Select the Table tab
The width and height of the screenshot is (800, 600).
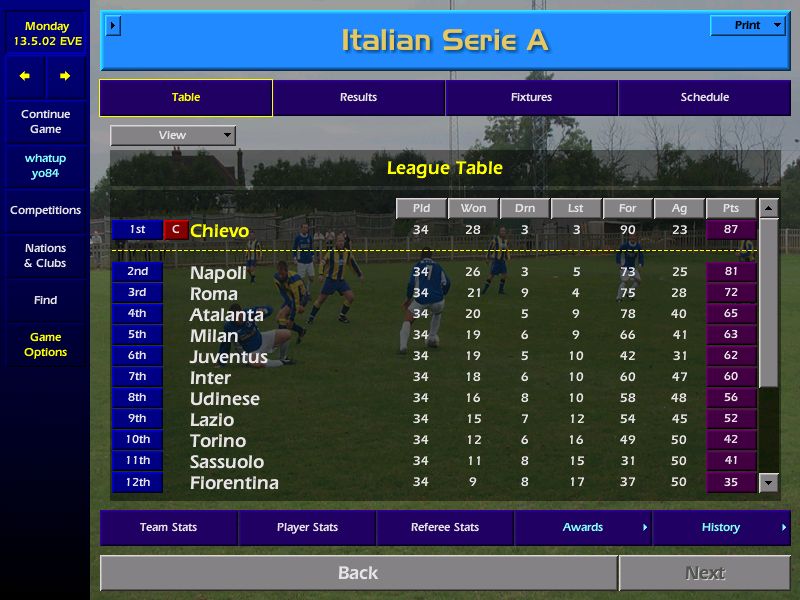point(186,98)
